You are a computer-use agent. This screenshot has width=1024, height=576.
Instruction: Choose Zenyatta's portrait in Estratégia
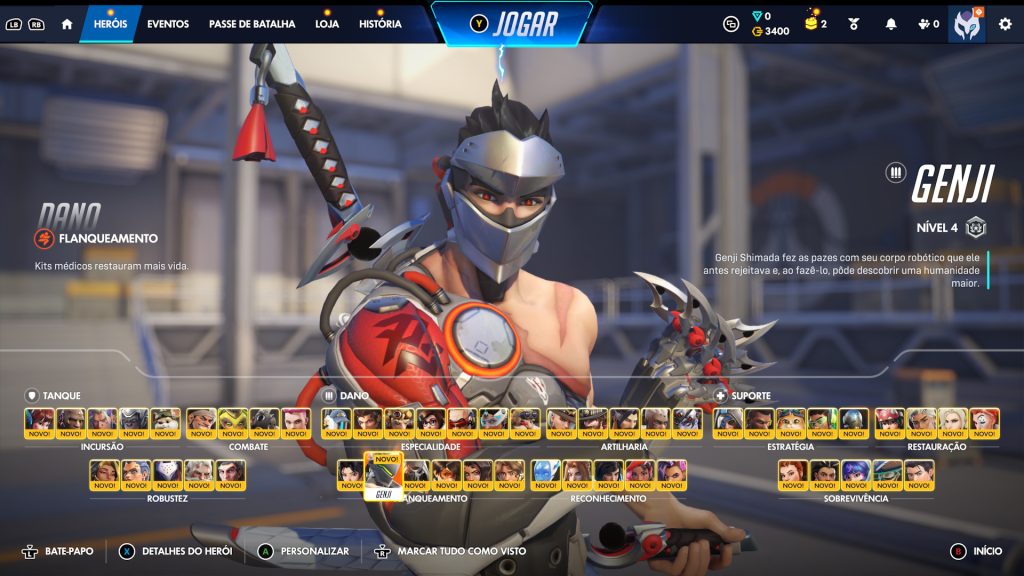[x=853, y=424]
